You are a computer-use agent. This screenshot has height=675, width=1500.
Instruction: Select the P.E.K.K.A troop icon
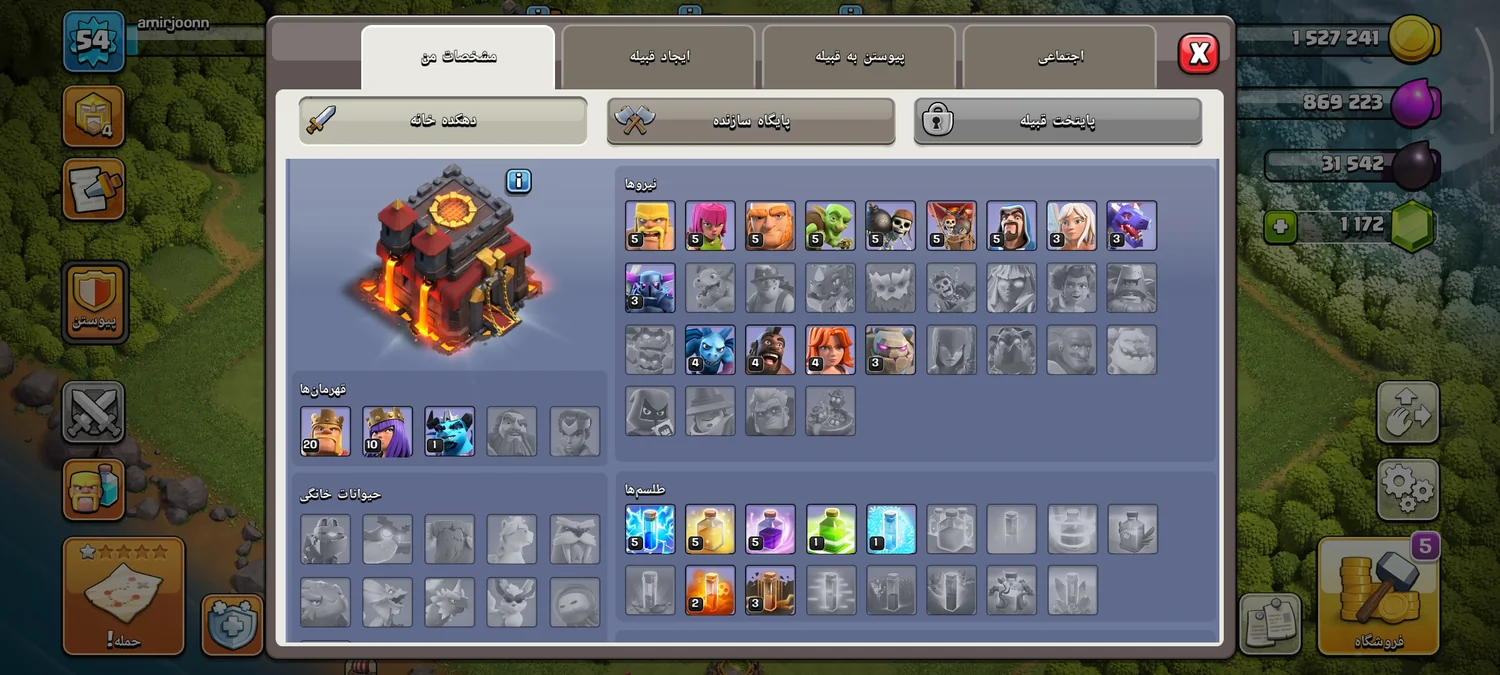[x=650, y=288]
